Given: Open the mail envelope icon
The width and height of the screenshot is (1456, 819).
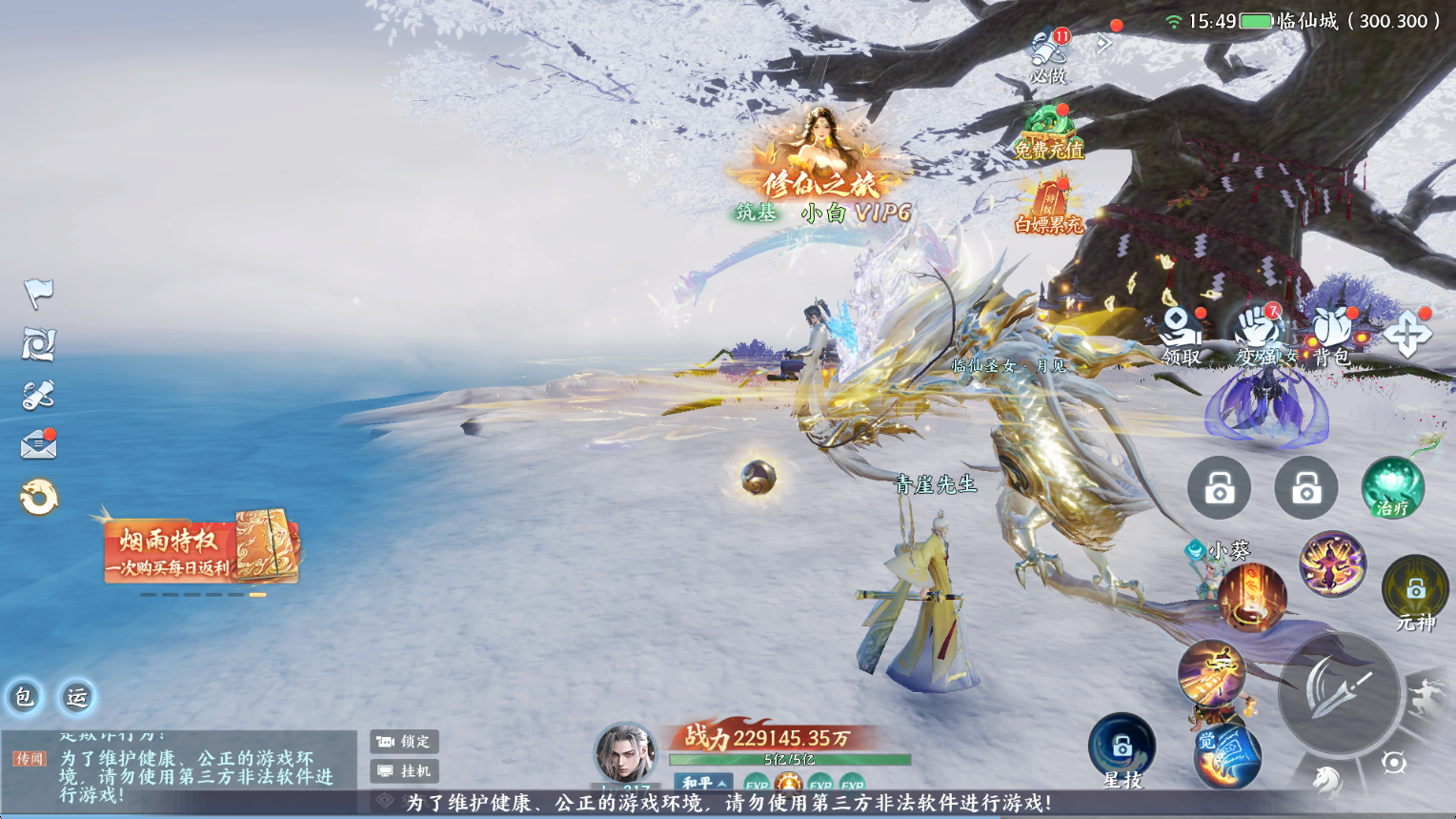Looking at the screenshot, I should pos(39,444).
